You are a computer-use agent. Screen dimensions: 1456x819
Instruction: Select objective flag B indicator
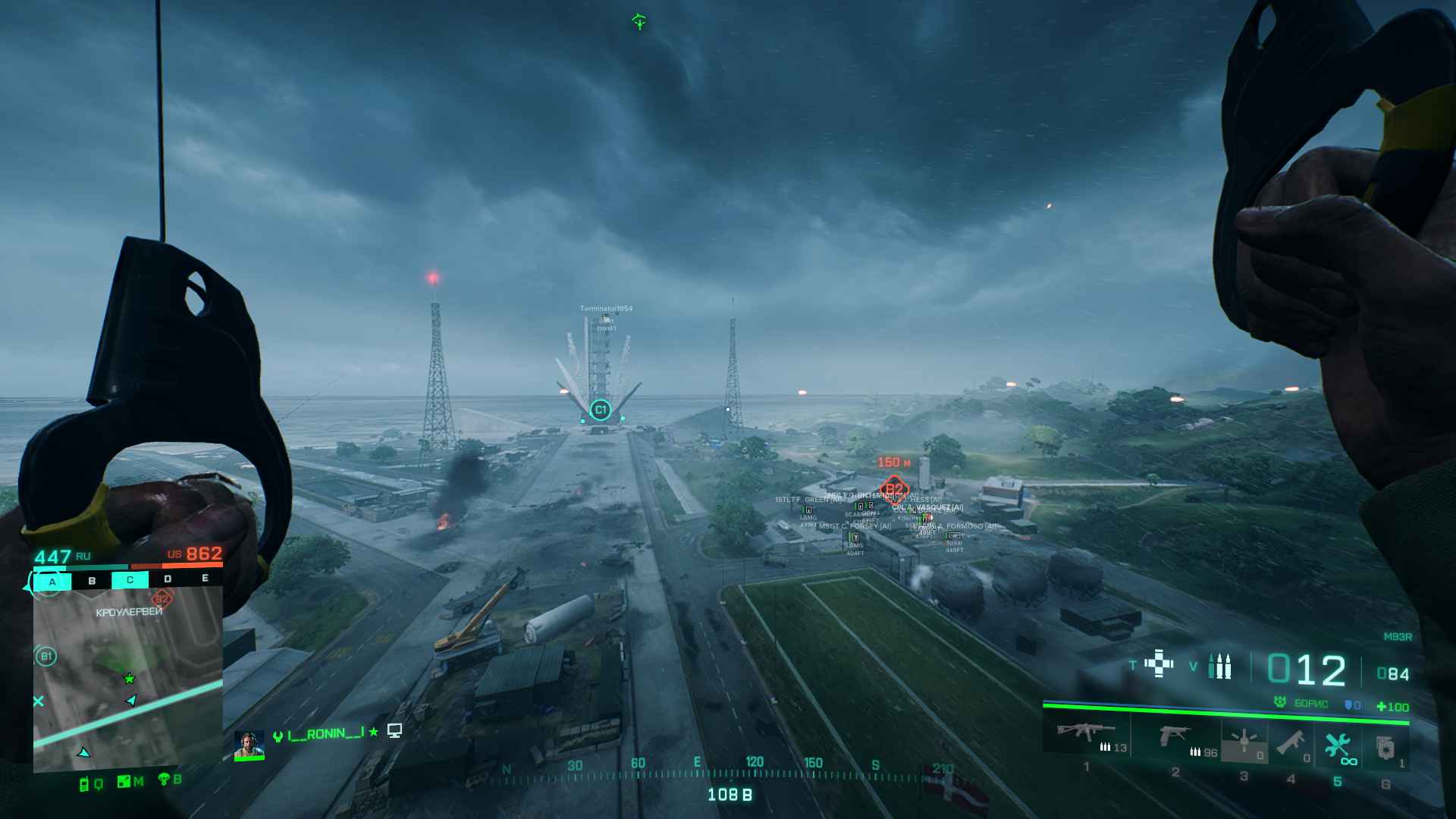click(x=92, y=581)
